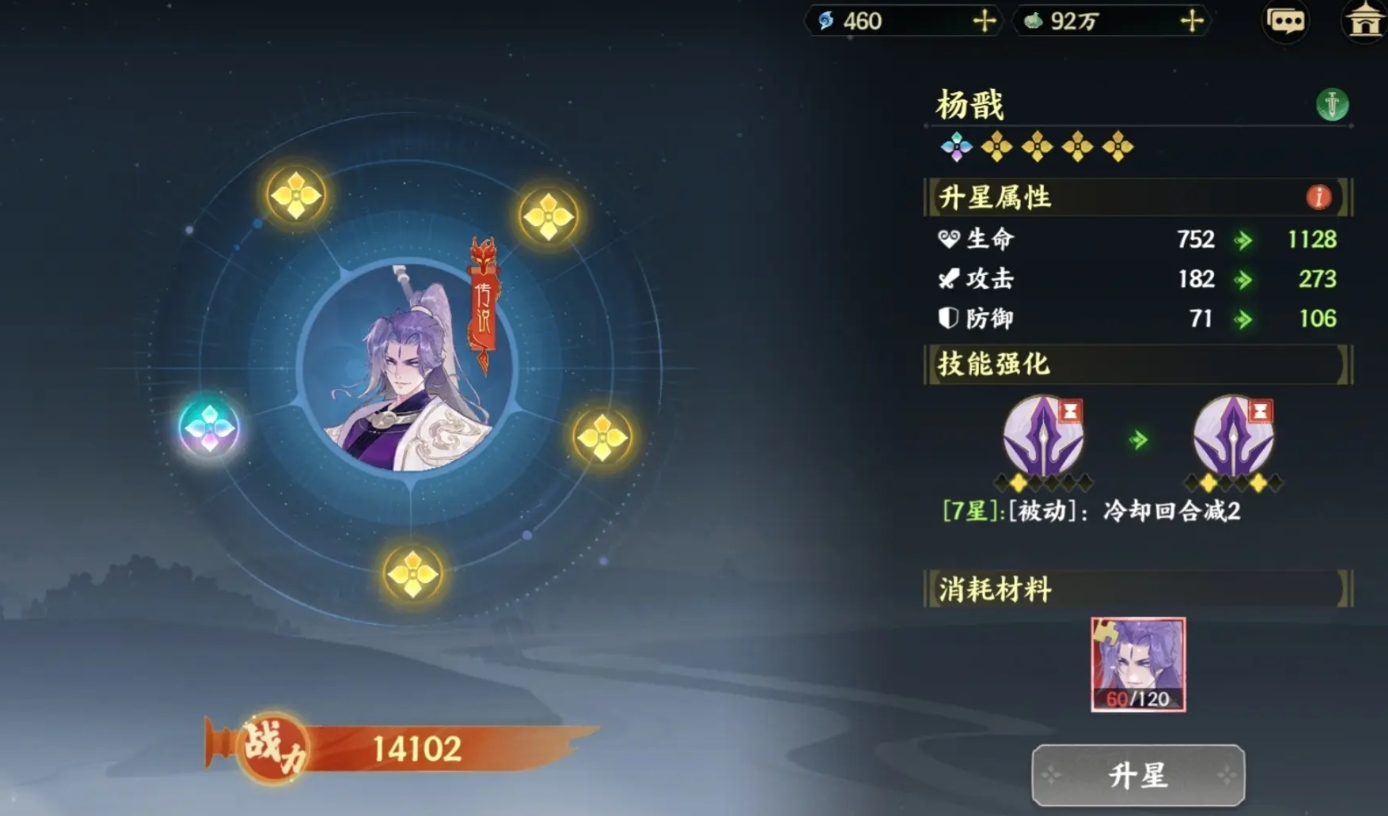Screen dimensions: 1388x816
Task: Tap the 升星 star-up button
Action: pos(1138,775)
